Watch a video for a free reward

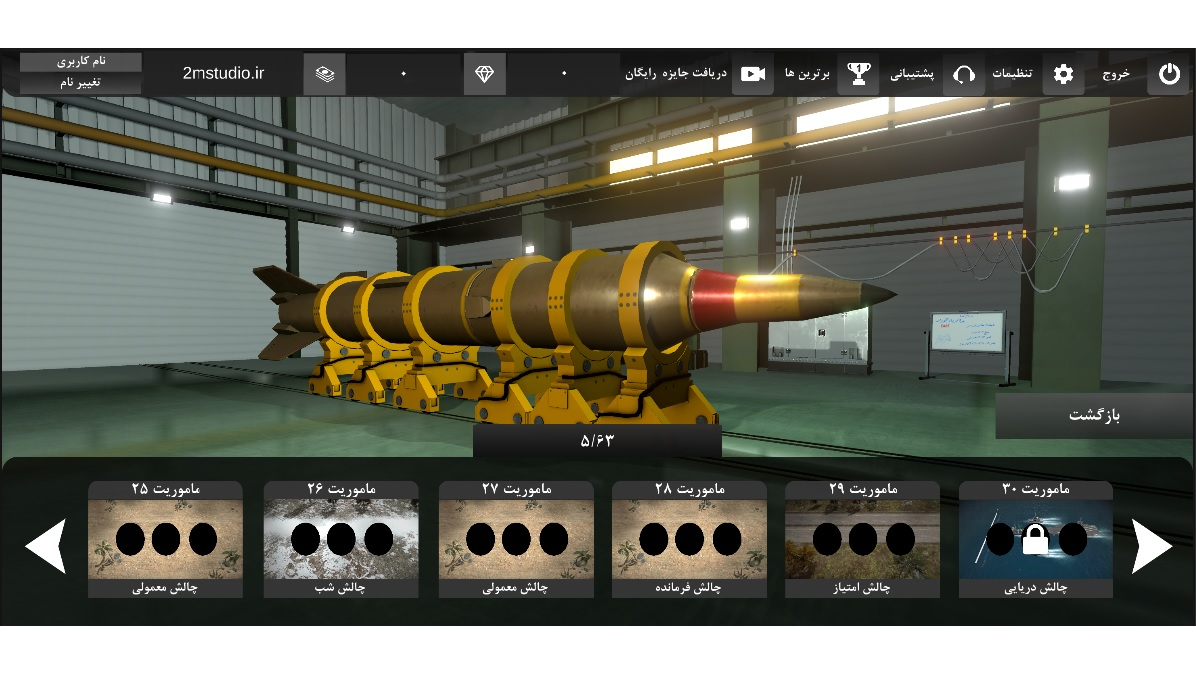tap(752, 74)
